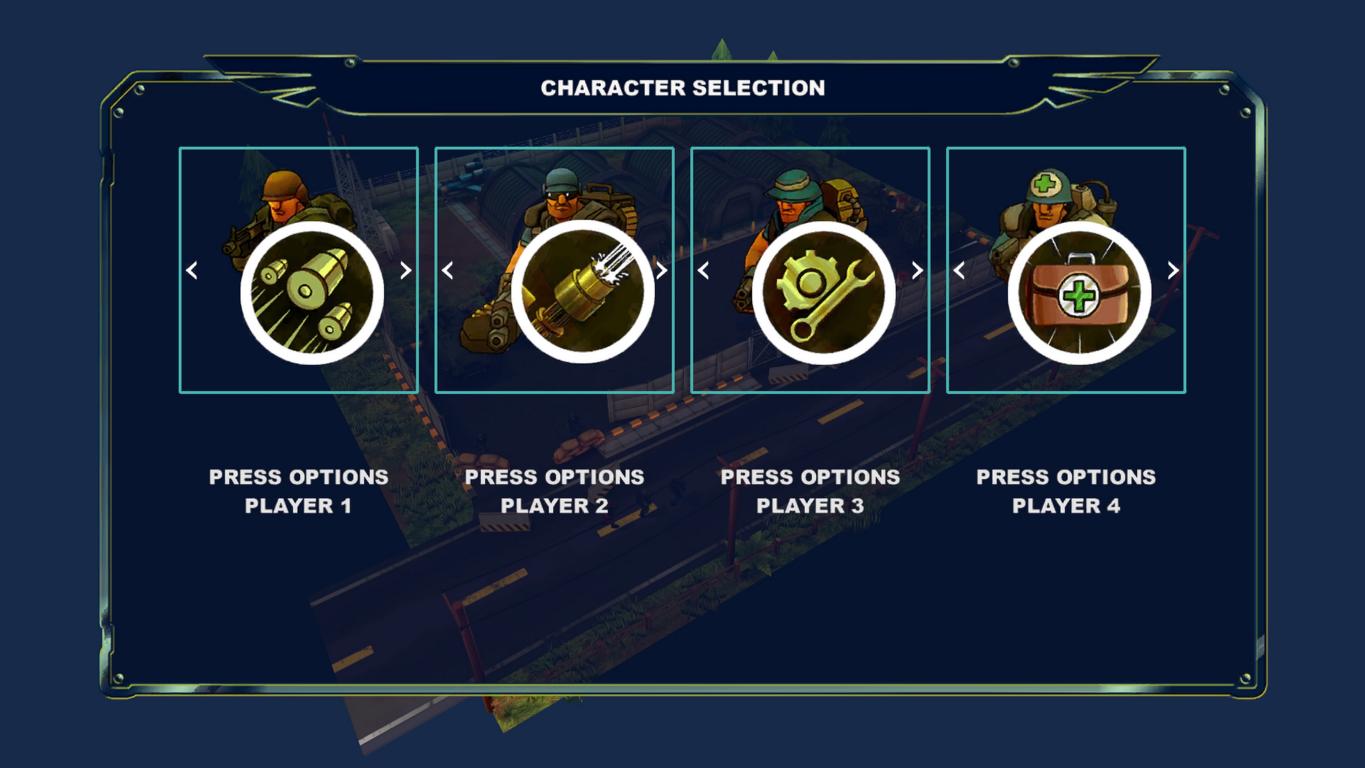The image size is (1365, 768).
Task: Choose the minigun class icon for Player 2
Action: [x=582, y=293]
